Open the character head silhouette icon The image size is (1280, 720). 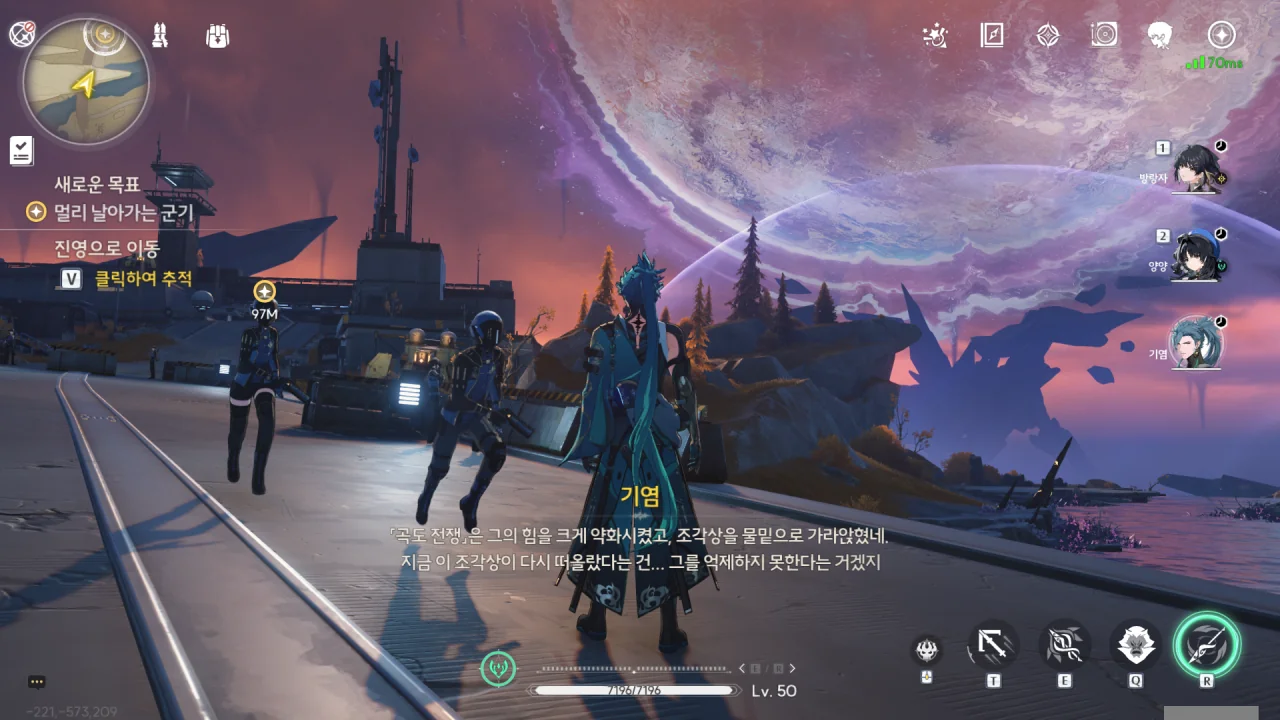(1160, 36)
